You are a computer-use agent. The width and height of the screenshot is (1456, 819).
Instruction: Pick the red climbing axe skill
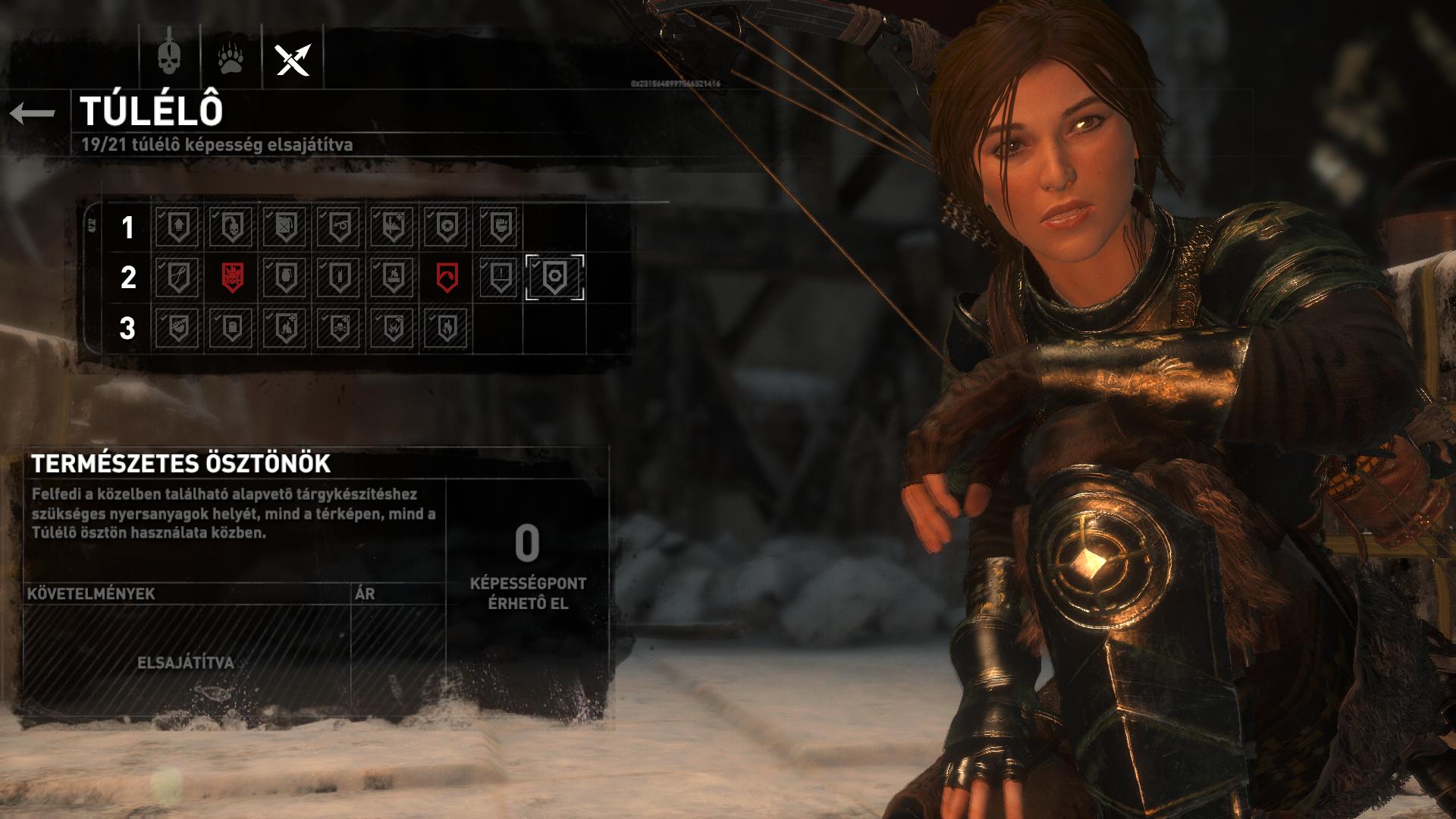447,278
